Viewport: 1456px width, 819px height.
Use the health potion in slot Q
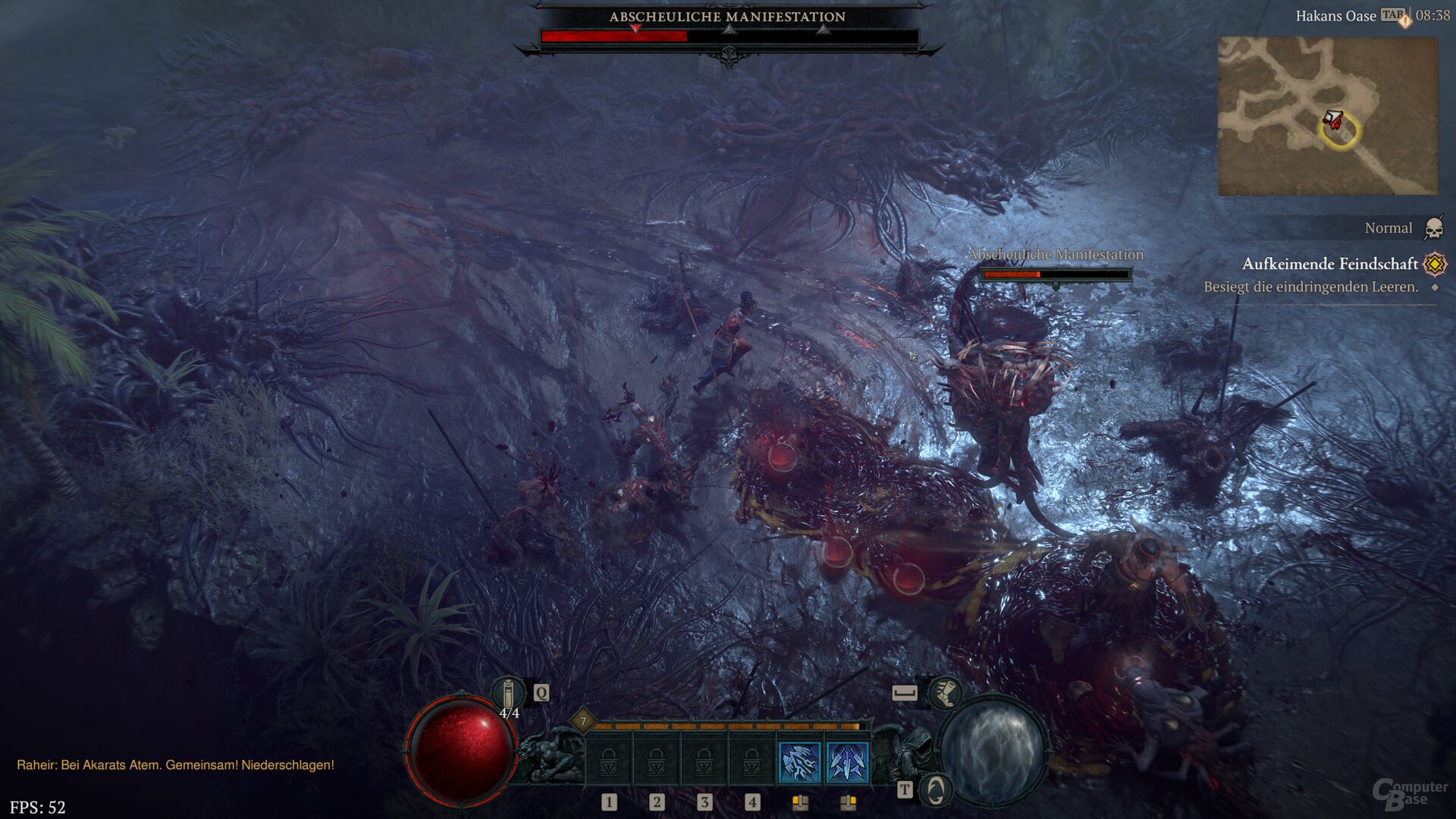[x=510, y=692]
